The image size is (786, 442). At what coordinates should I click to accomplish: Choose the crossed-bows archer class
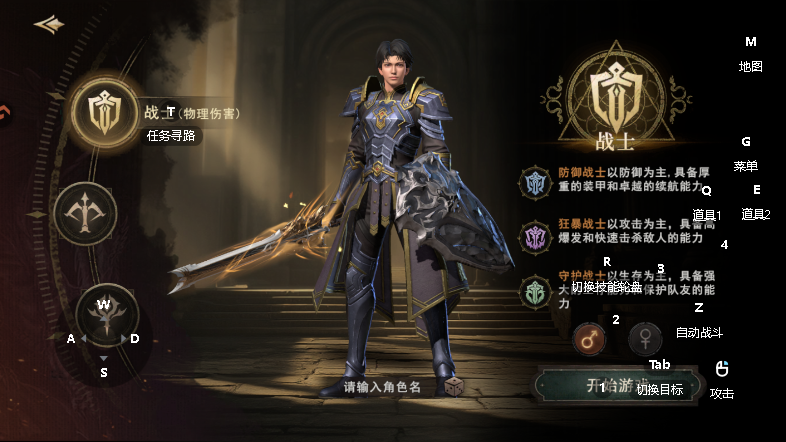pyautogui.click(x=85, y=213)
